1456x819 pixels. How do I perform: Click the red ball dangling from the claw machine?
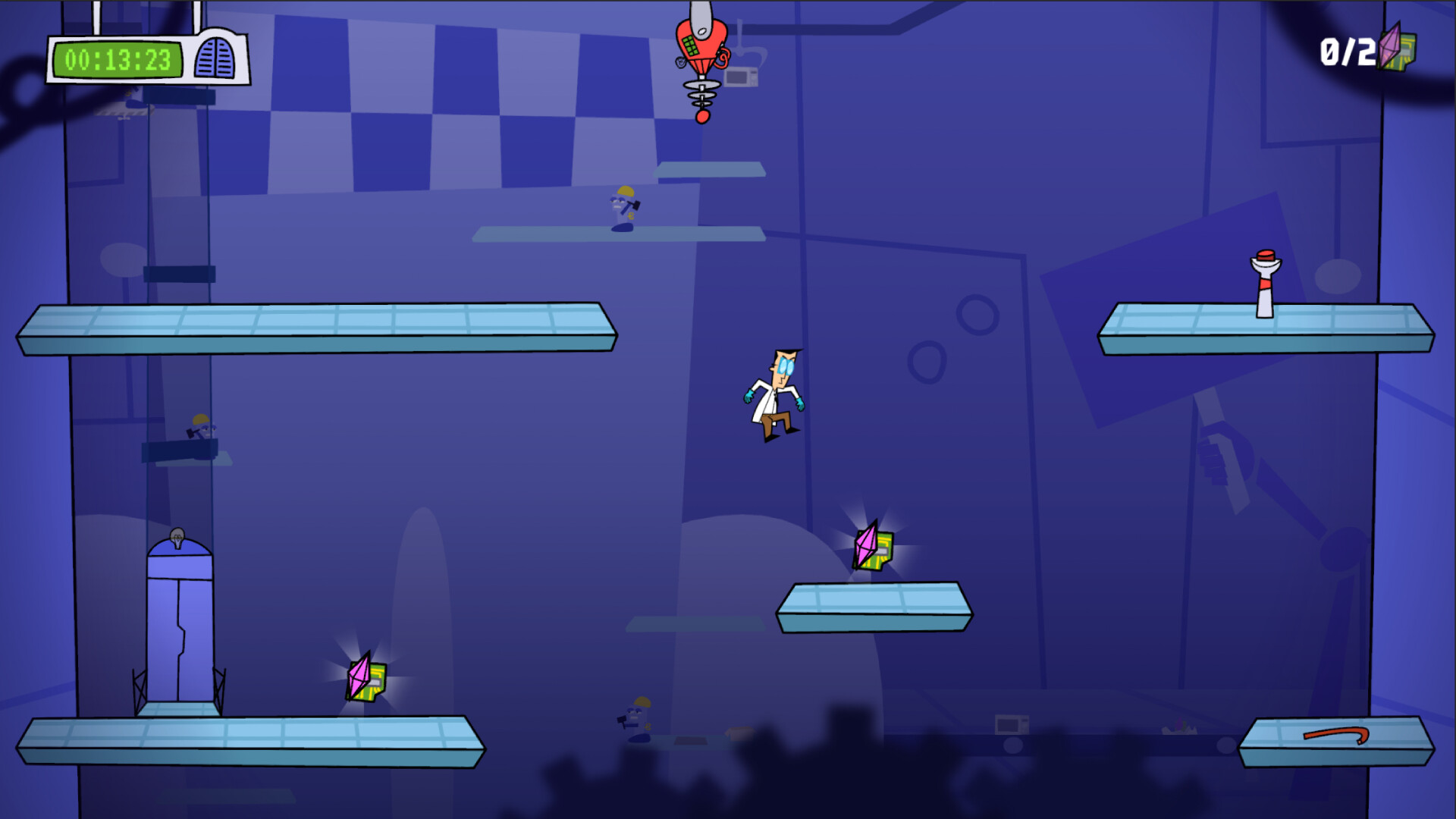click(x=701, y=118)
